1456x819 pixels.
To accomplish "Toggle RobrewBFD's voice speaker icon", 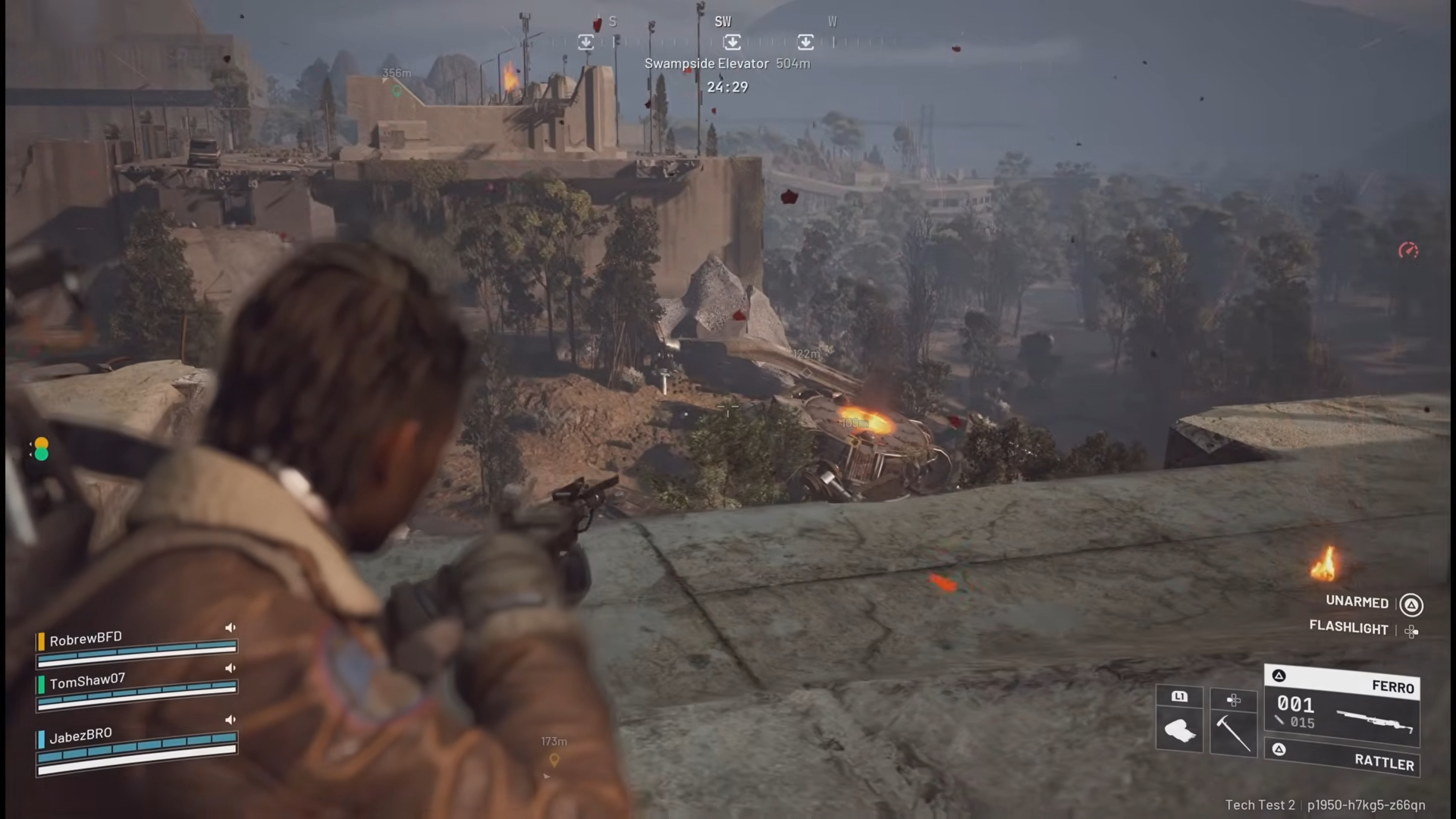I will [x=231, y=628].
